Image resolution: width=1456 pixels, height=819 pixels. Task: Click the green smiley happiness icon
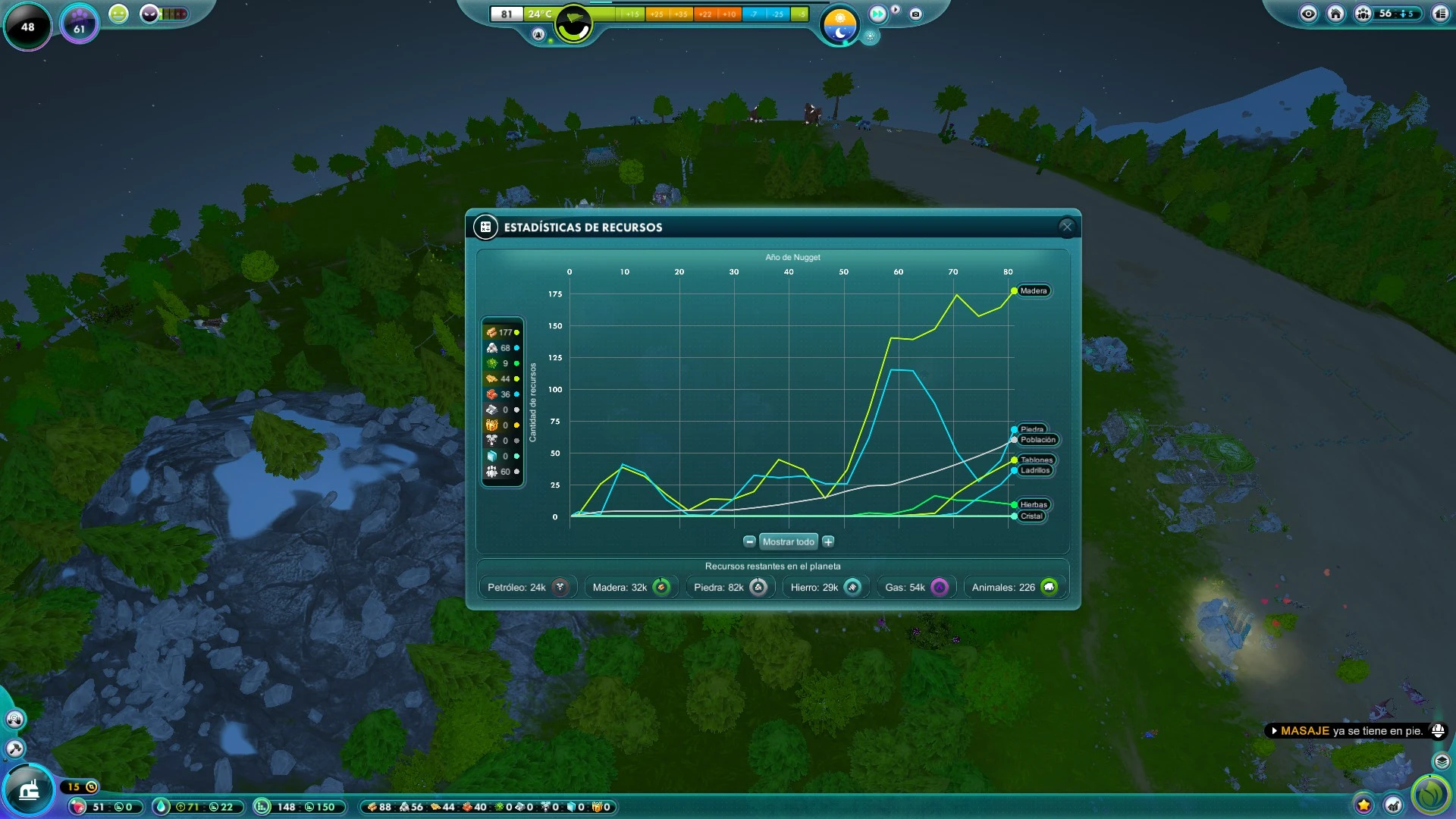118,14
